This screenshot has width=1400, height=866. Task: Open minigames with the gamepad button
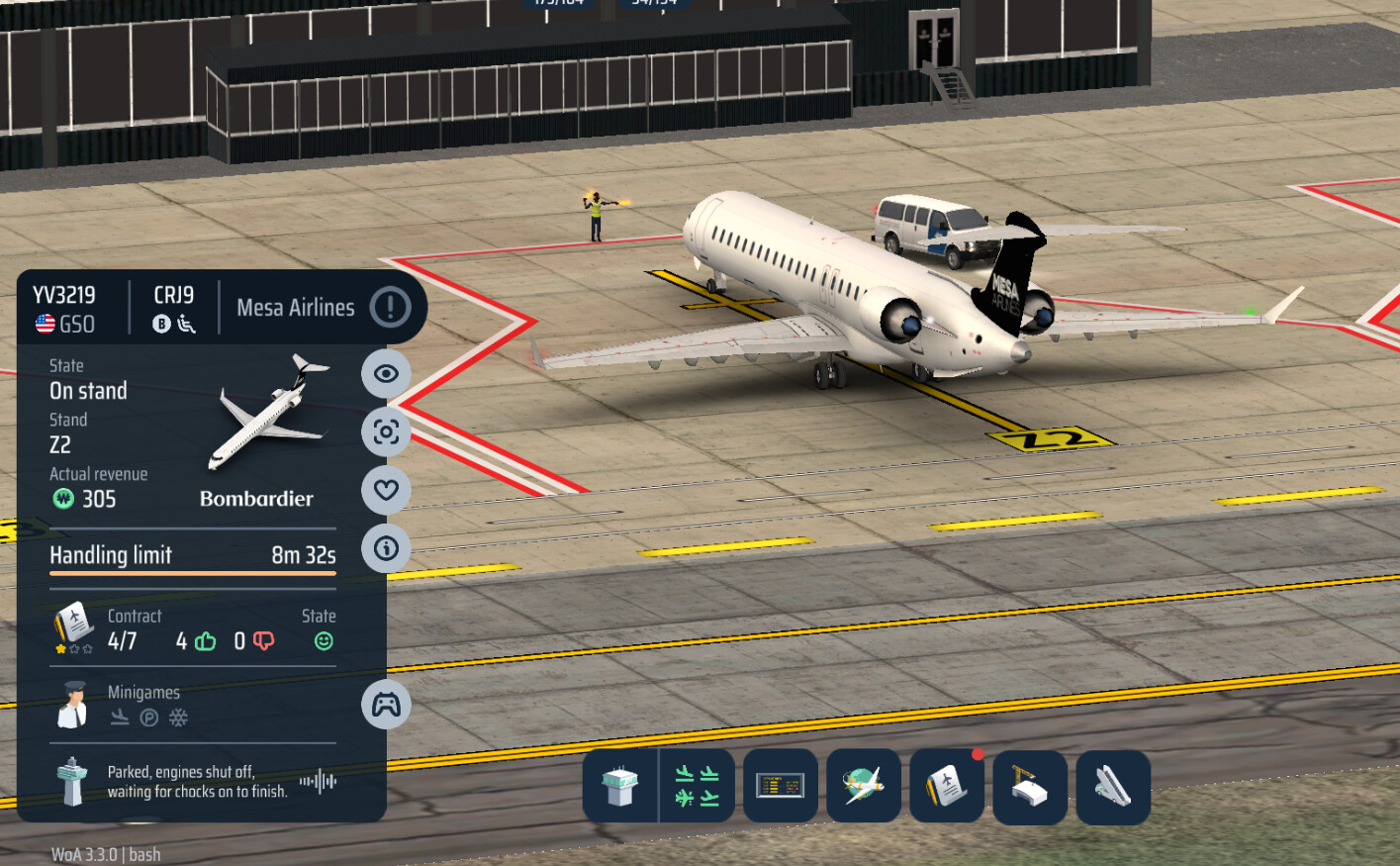click(386, 705)
